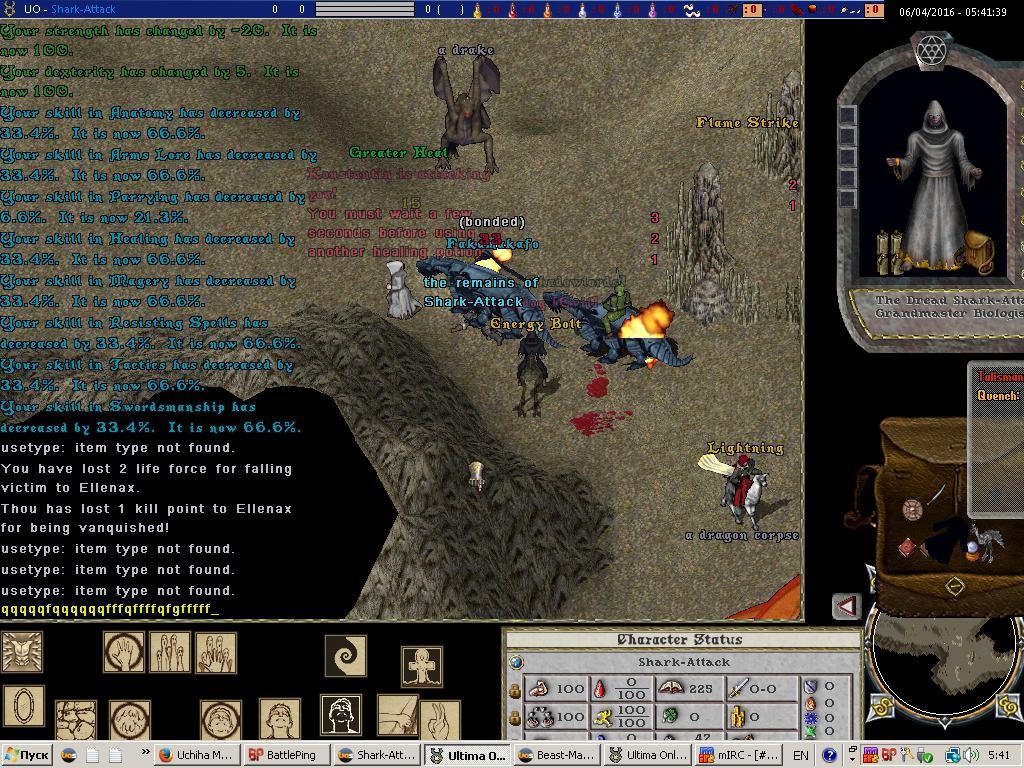The image size is (1024, 768).
Task: Use the two-finger hand gesture spell icon
Action: 440,719
